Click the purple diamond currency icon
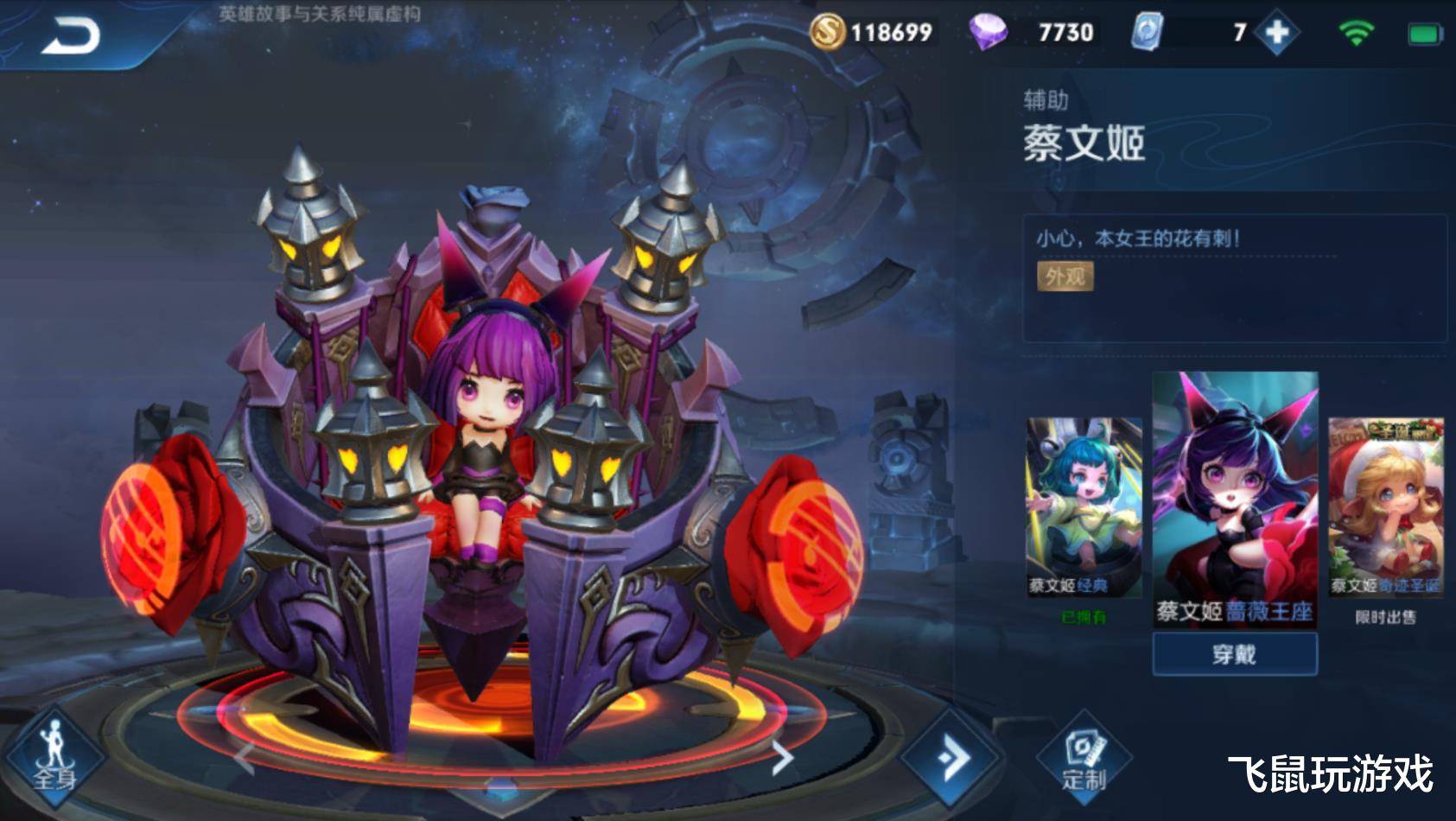The height and width of the screenshot is (821, 1456). click(x=987, y=32)
